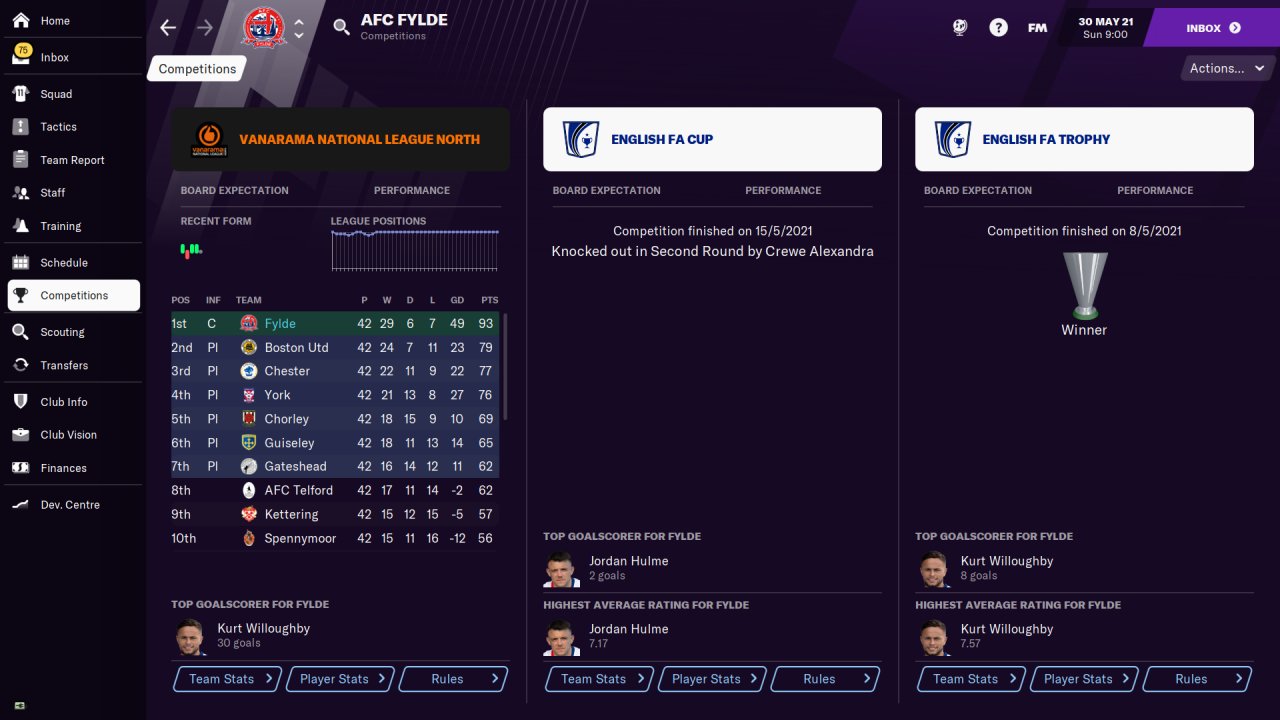Select Boston Utd in the league table
The image size is (1280, 720).
pos(296,348)
